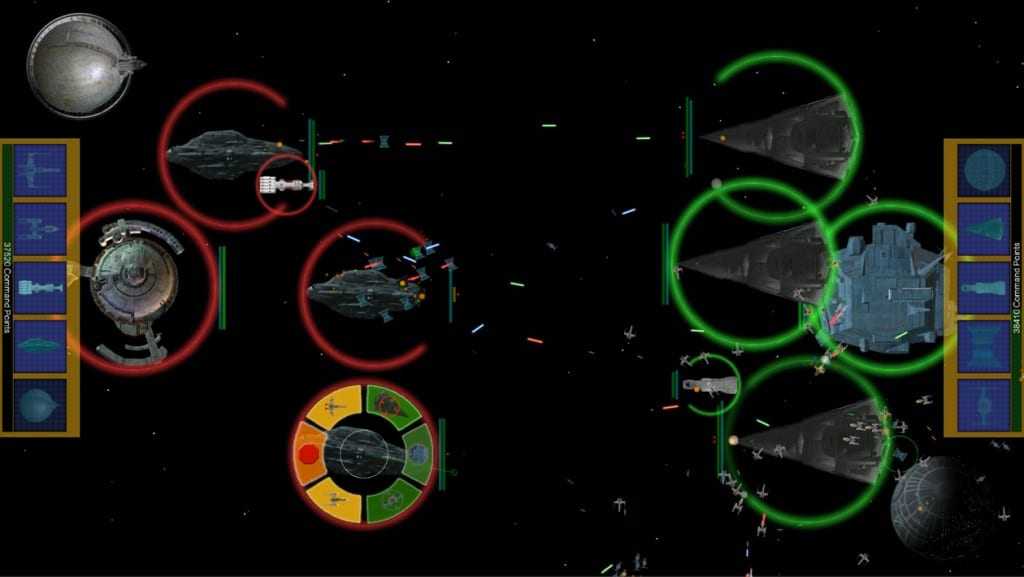This screenshot has width=1024, height=577.
Task: Choose oval cruiser slot in 37520 Command Points panel
Action: point(40,345)
